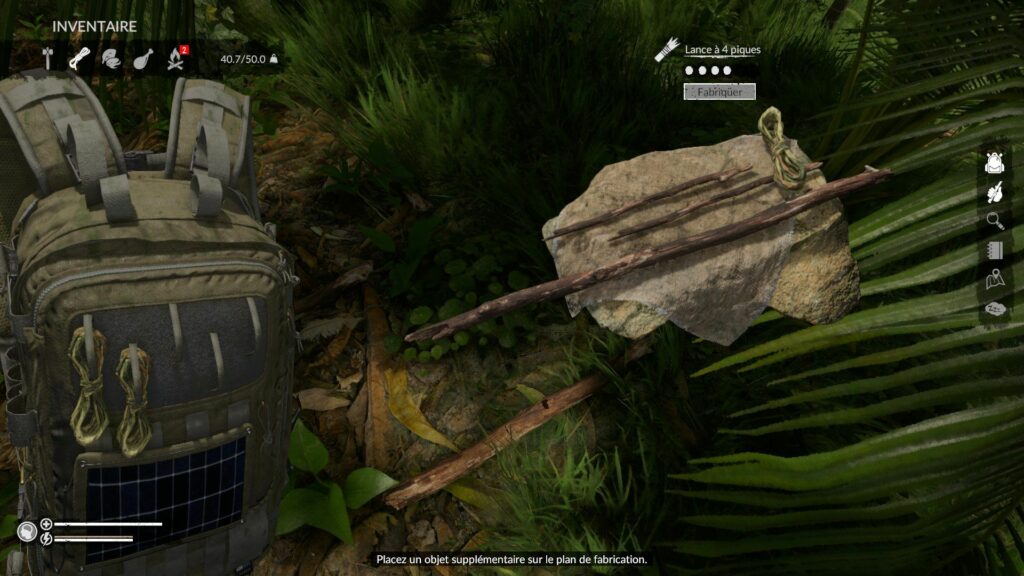Open the notebook icon

pos(994,249)
